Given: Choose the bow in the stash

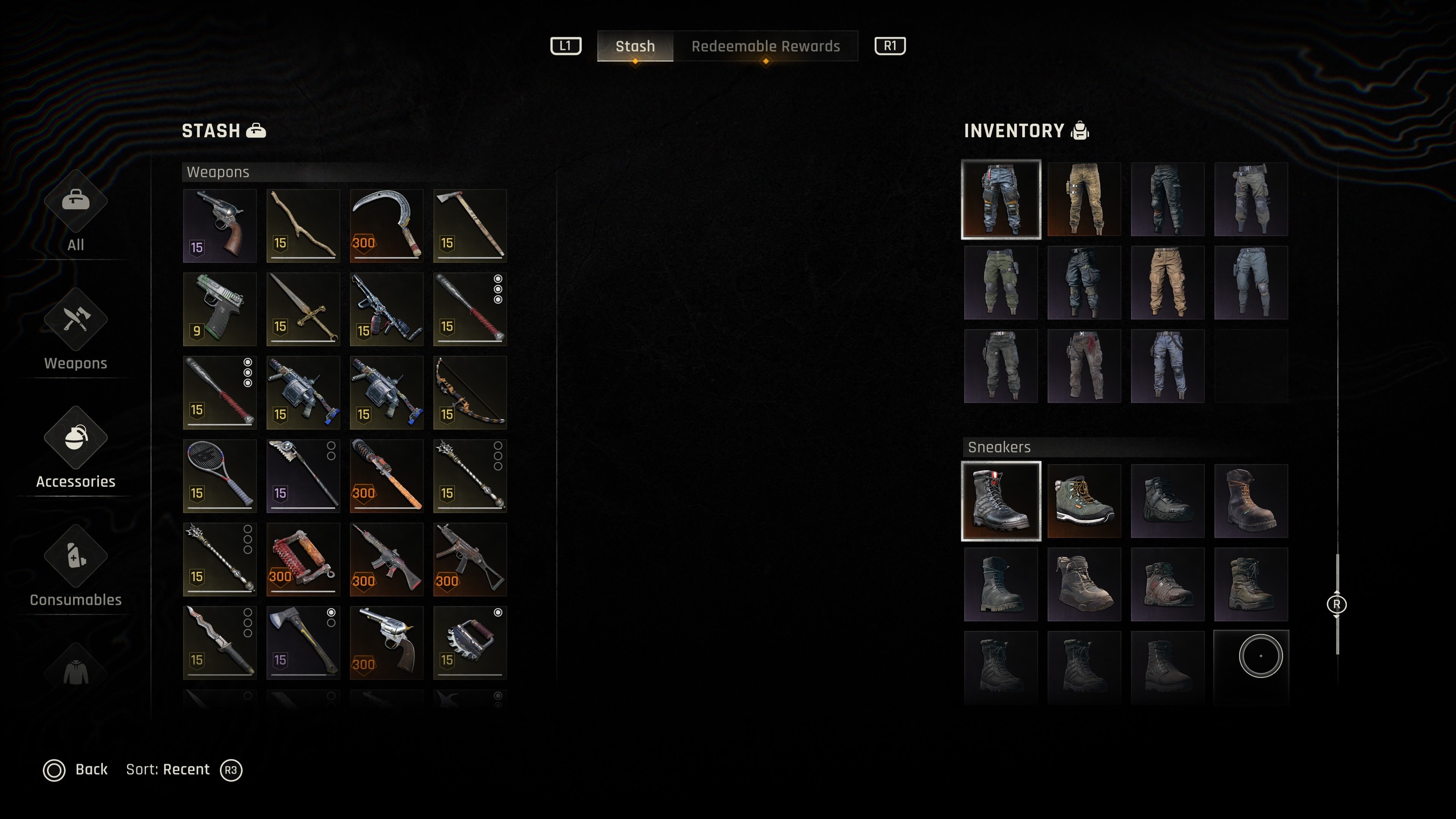Looking at the screenshot, I should [470, 393].
